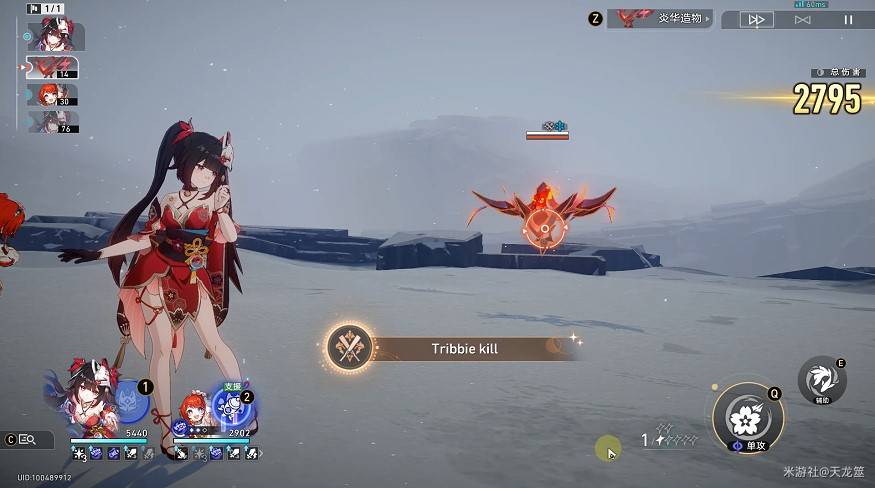Enable auto-battle mode
Image resolution: width=875 pixels, height=488 pixels.
802,19
